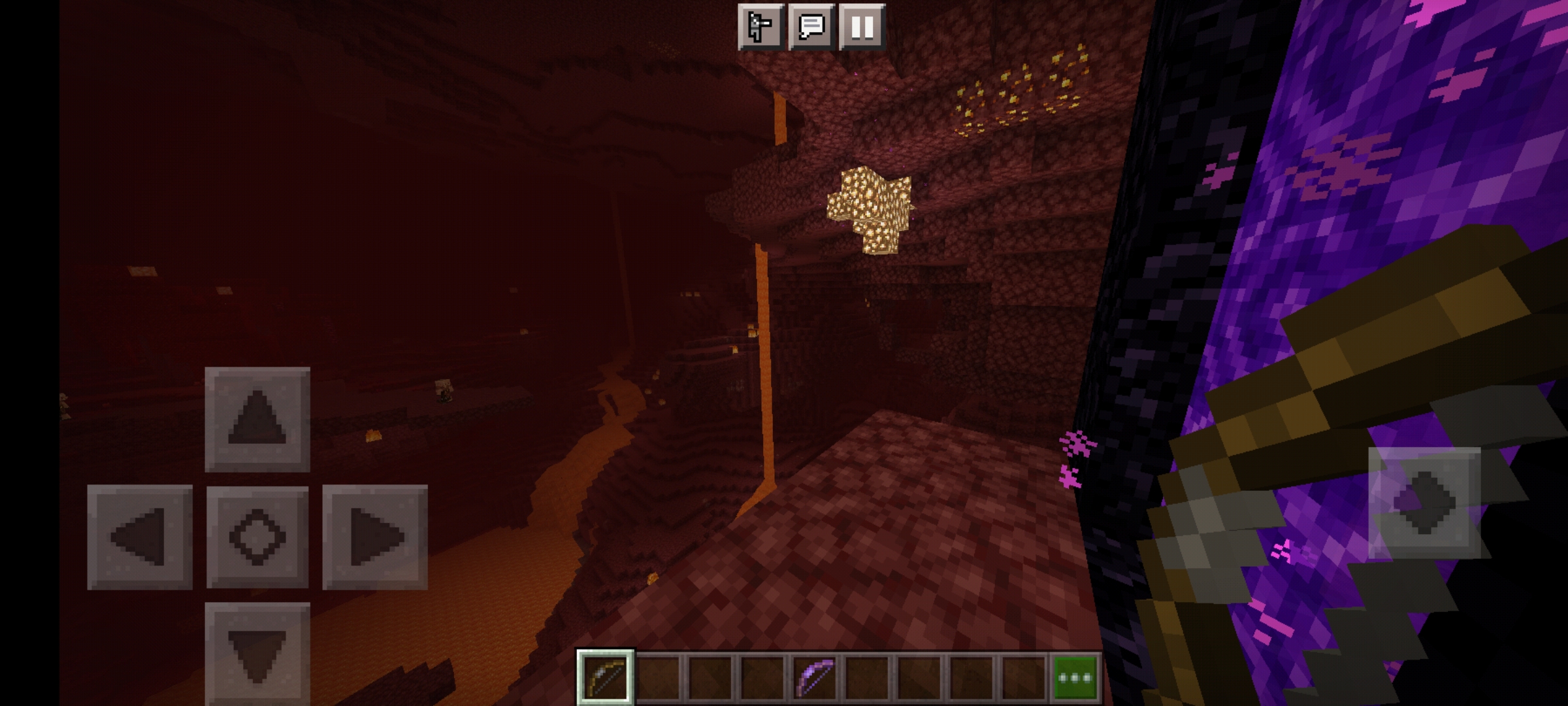
Task: Pause the game
Action: 862,27
